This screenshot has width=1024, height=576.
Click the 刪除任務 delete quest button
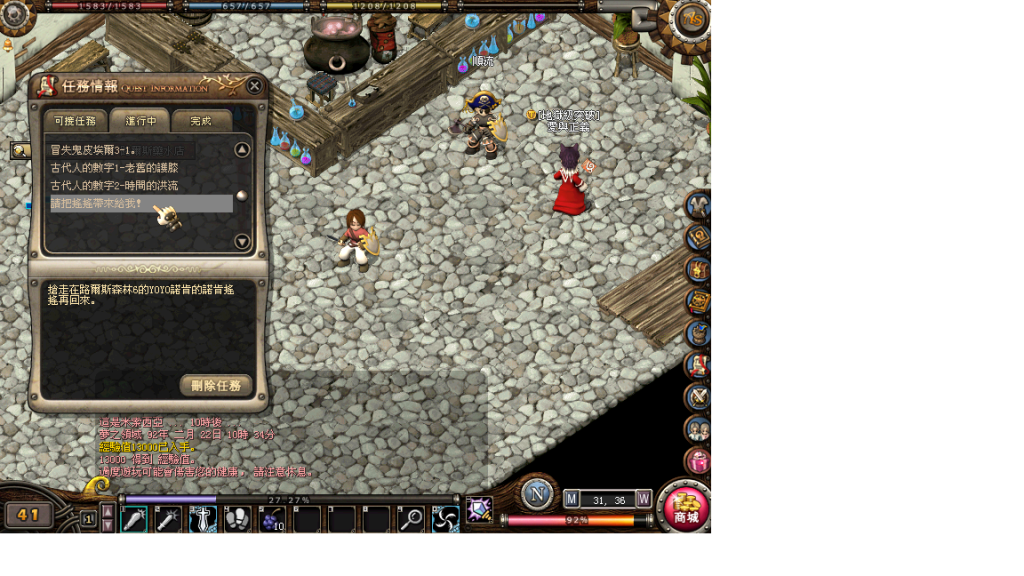pyautogui.click(x=216, y=385)
